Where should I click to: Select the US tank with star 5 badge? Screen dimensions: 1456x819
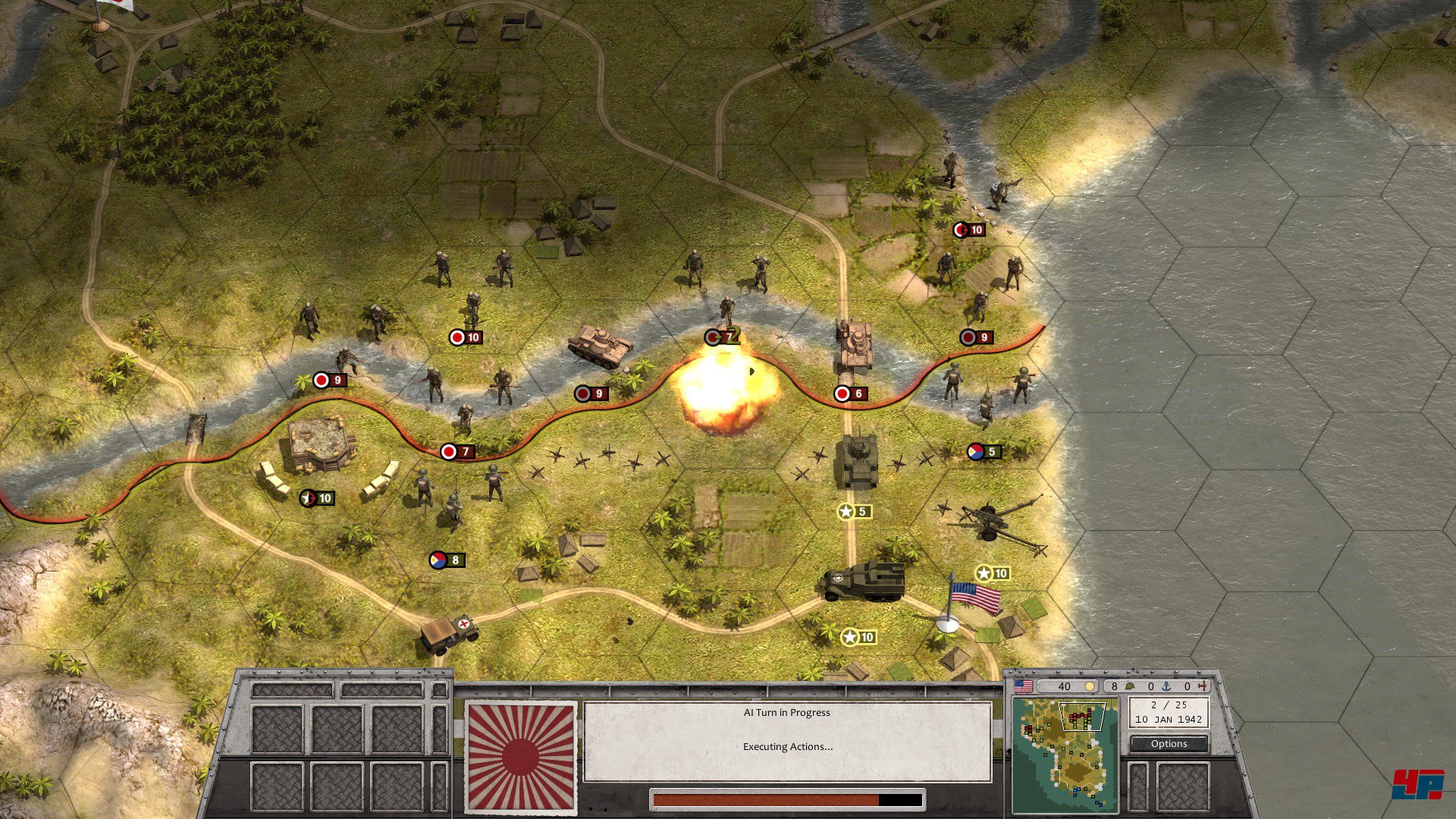point(857,461)
